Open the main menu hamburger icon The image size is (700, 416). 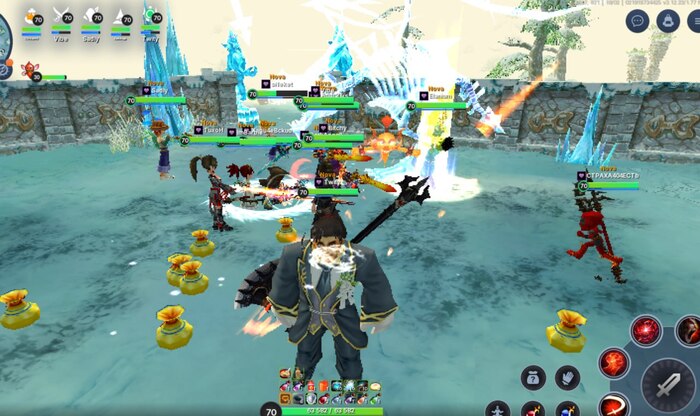click(694, 20)
